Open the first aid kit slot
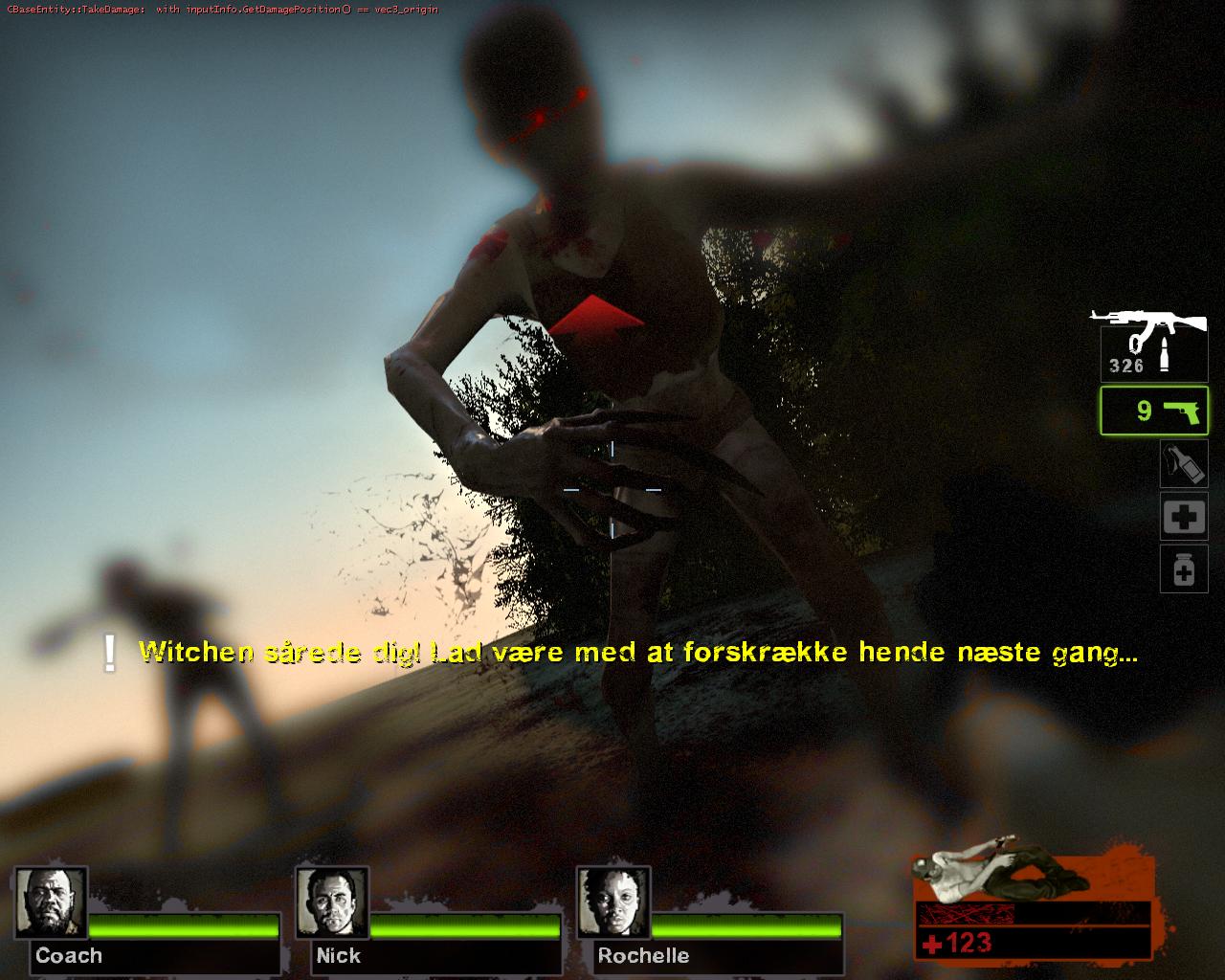 (x=1184, y=515)
